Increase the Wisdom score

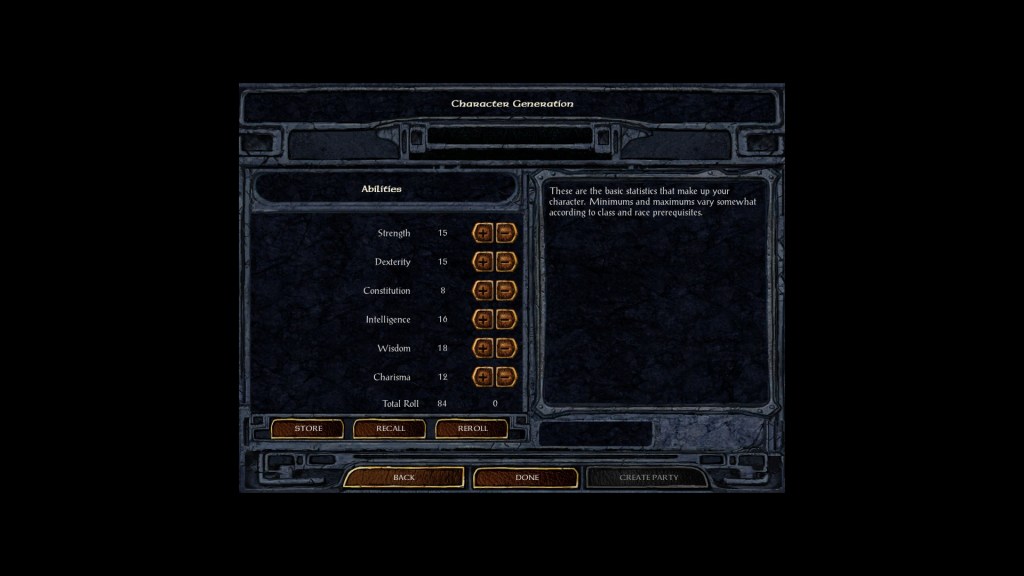tap(483, 349)
